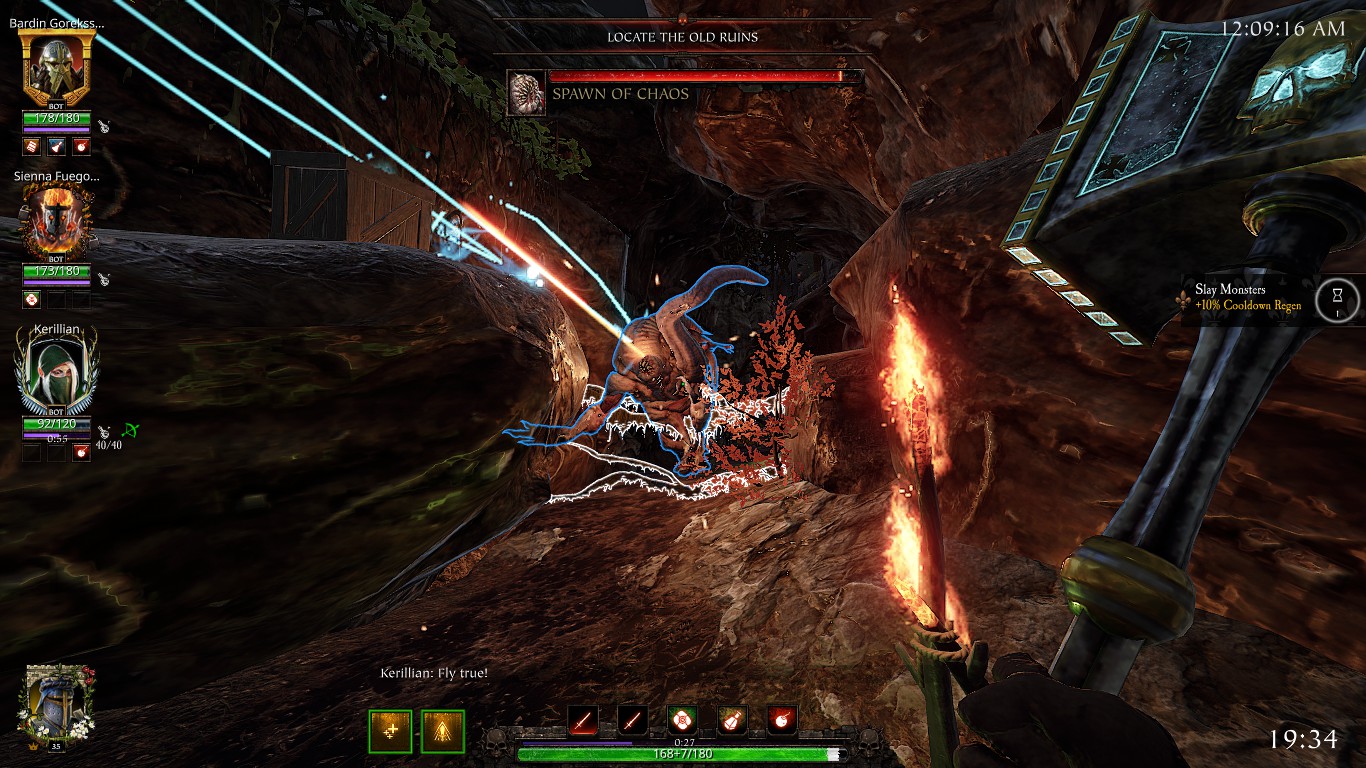The height and width of the screenshot is (768, 1366).
Task: Switch to the second sword weapon slot
Action: tap(633, 719)
